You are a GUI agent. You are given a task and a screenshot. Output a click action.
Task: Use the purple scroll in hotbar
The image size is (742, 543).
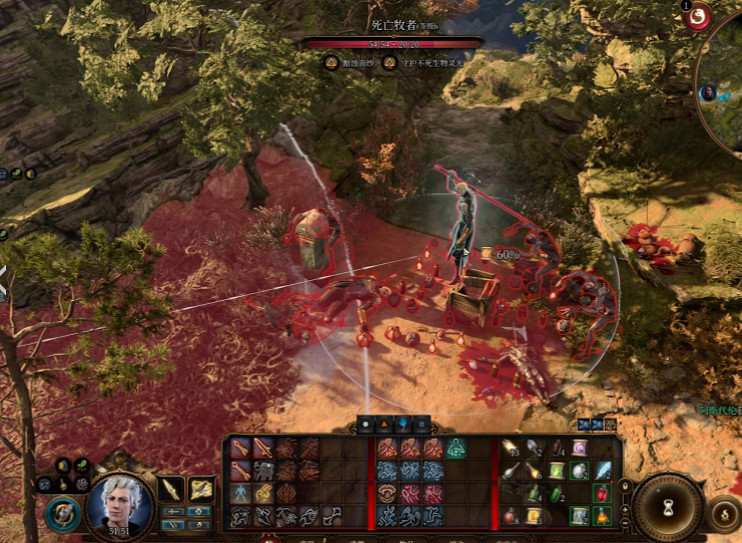coord(580,448)
